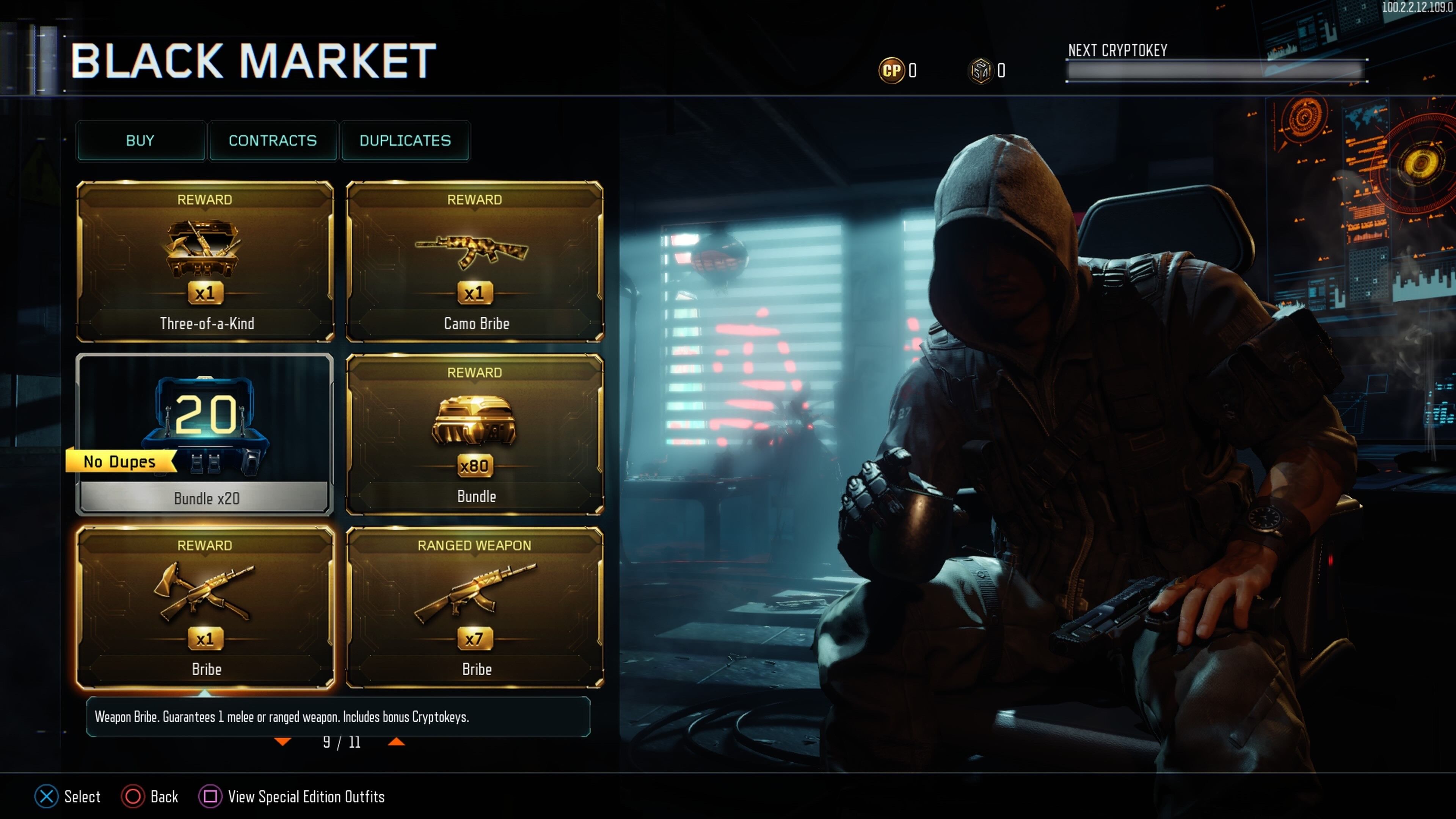Choose the x1 Weapon Bribe reward tile
1456x819 pixels.
point(205,607)
